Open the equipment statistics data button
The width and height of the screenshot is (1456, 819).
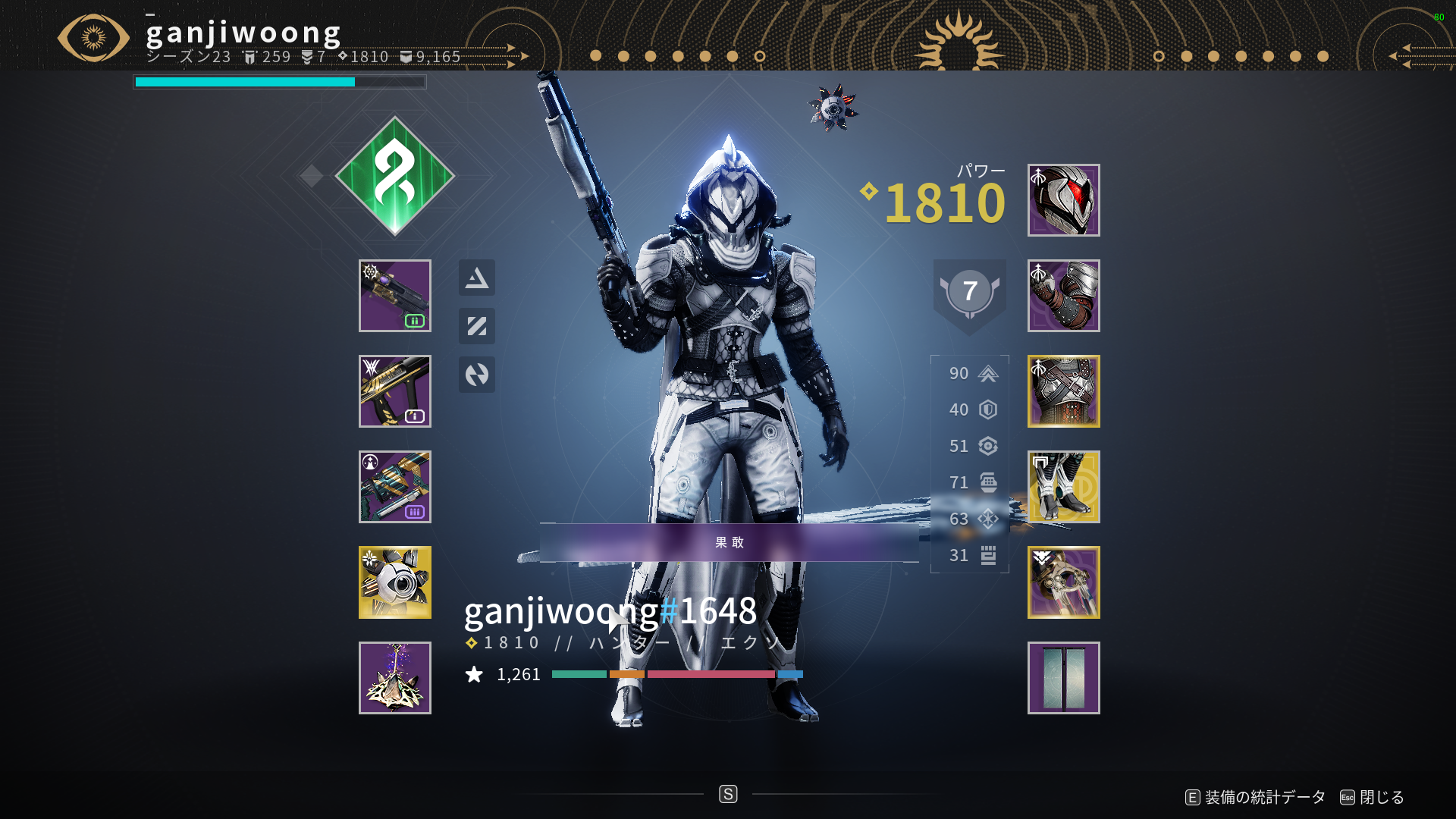click(x=1256, y=797)
